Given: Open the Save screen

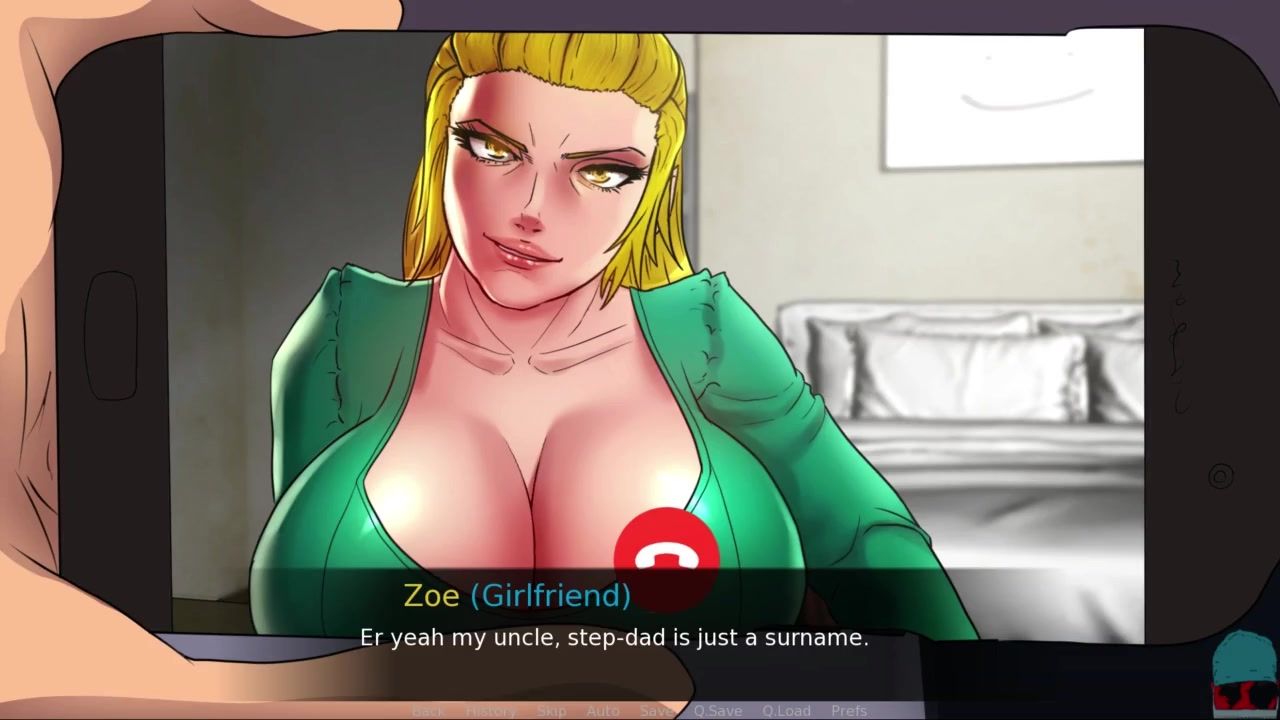Looking at the screenshot, I should tap(656, 711).
